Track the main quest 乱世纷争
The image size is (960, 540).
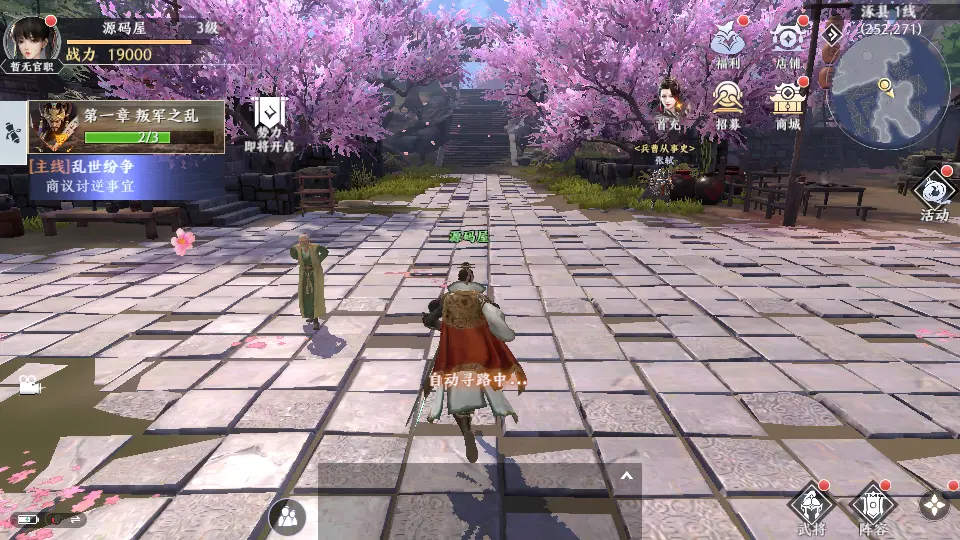(x=110, y=176)
